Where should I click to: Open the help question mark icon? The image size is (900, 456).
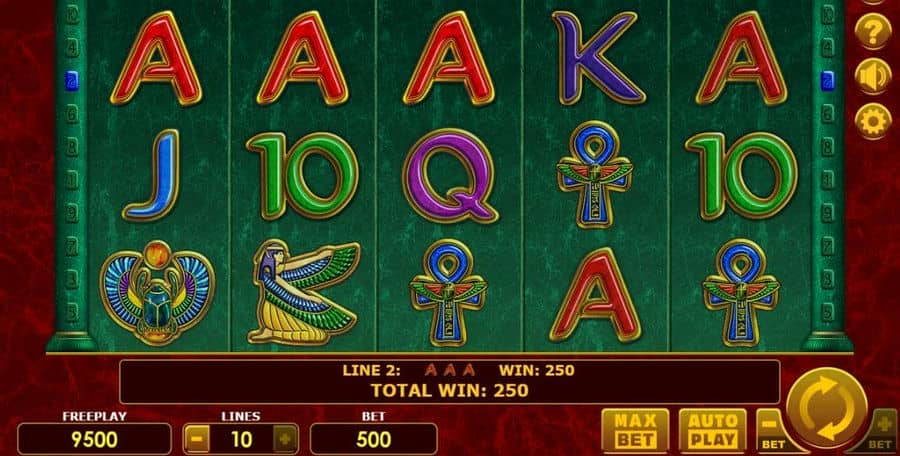coord(873,31)
